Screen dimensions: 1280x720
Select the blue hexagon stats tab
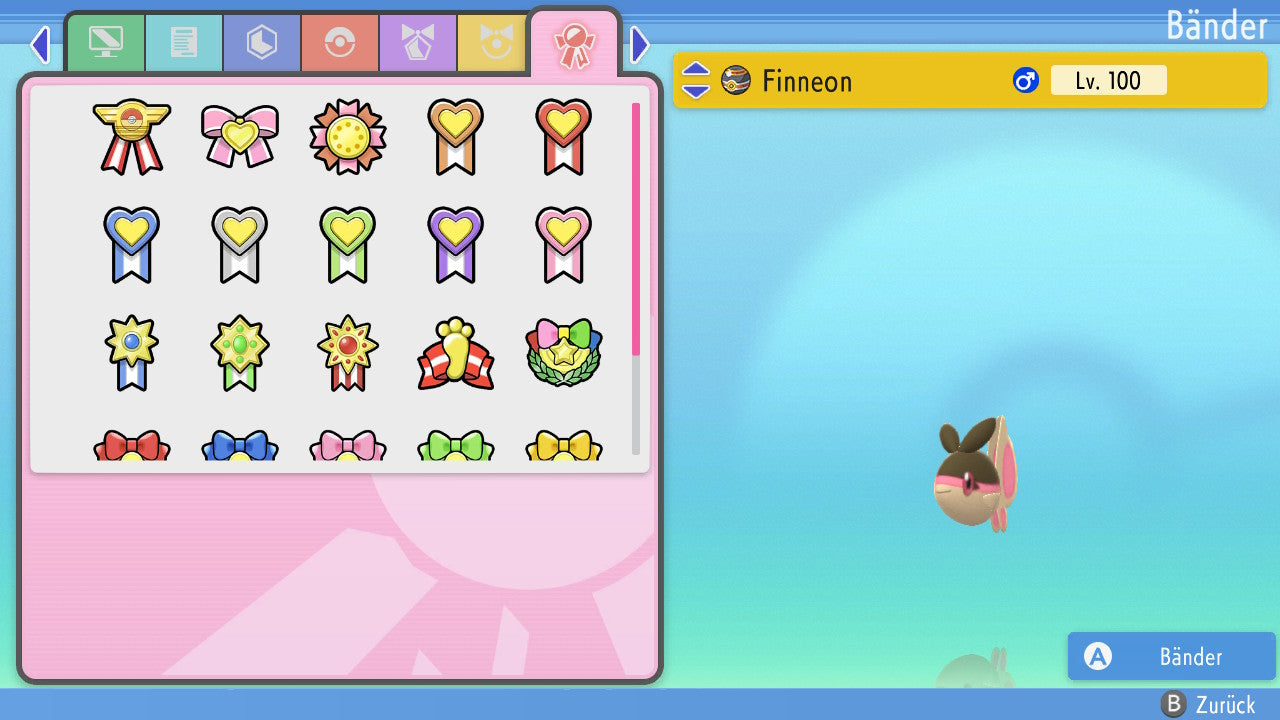click(x=262, y=43)
